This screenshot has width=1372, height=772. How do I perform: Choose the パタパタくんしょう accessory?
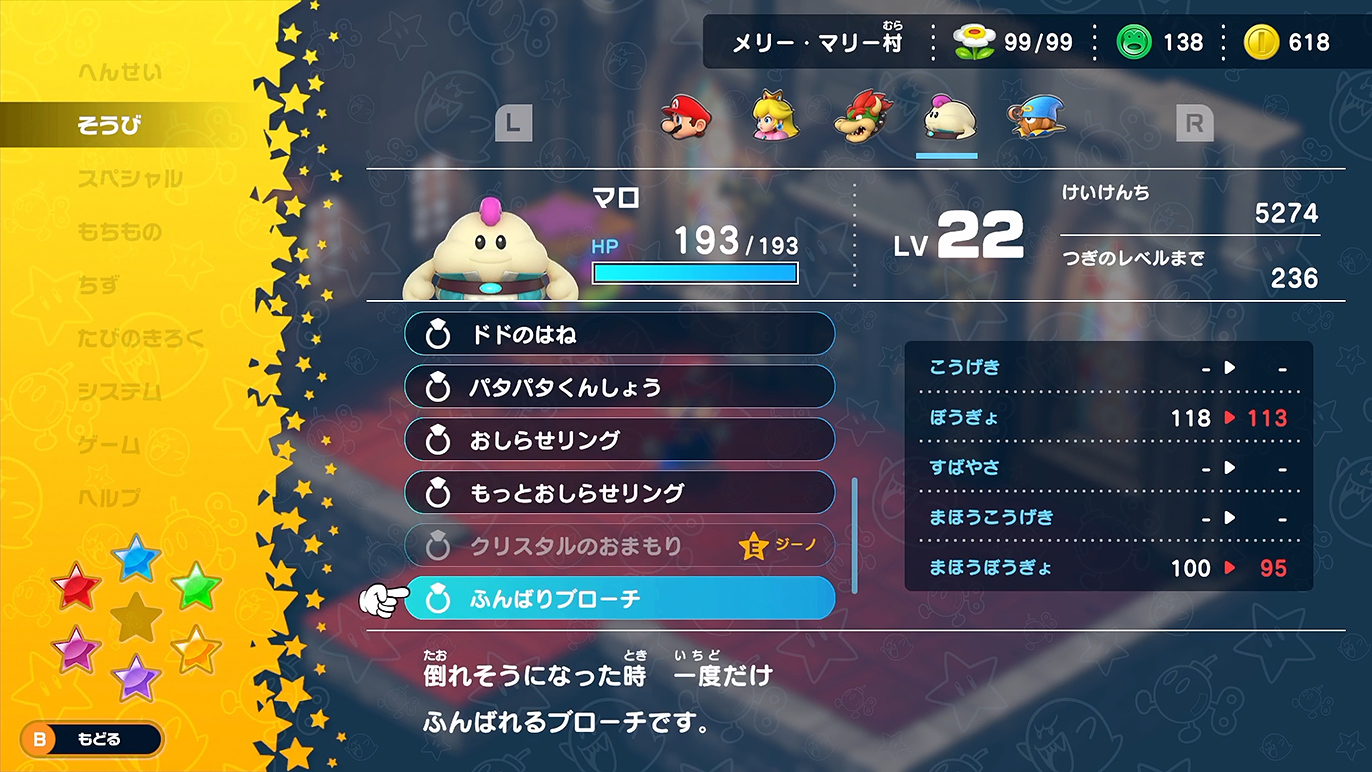pos(619,387)
